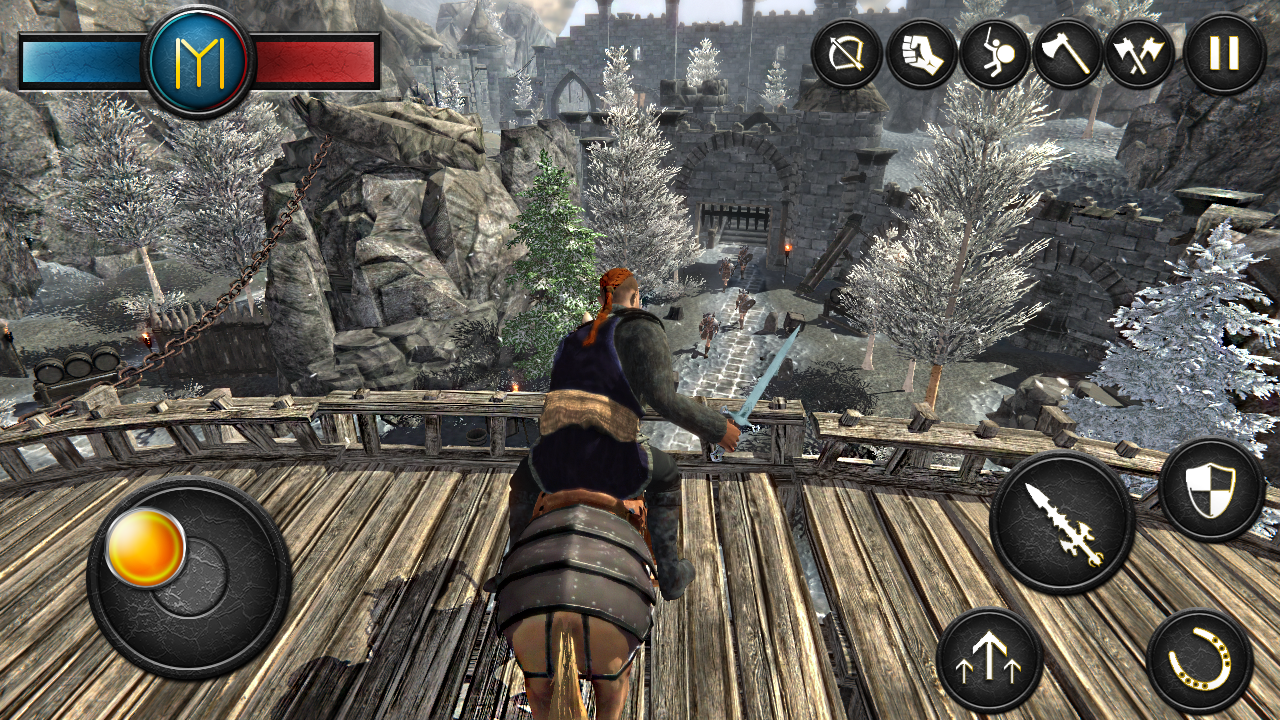Choose the sword and shield fighter icon
Screen dimensions: 1280x720
pyautogui.click(x=994, y=54)
